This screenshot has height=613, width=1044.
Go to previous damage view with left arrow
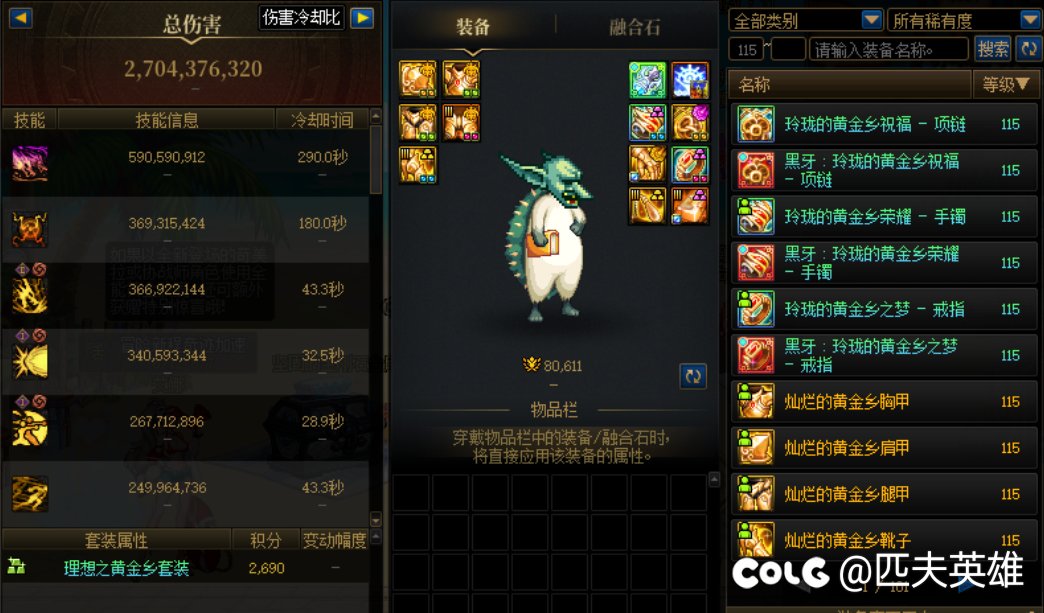[x=20, y=18]
